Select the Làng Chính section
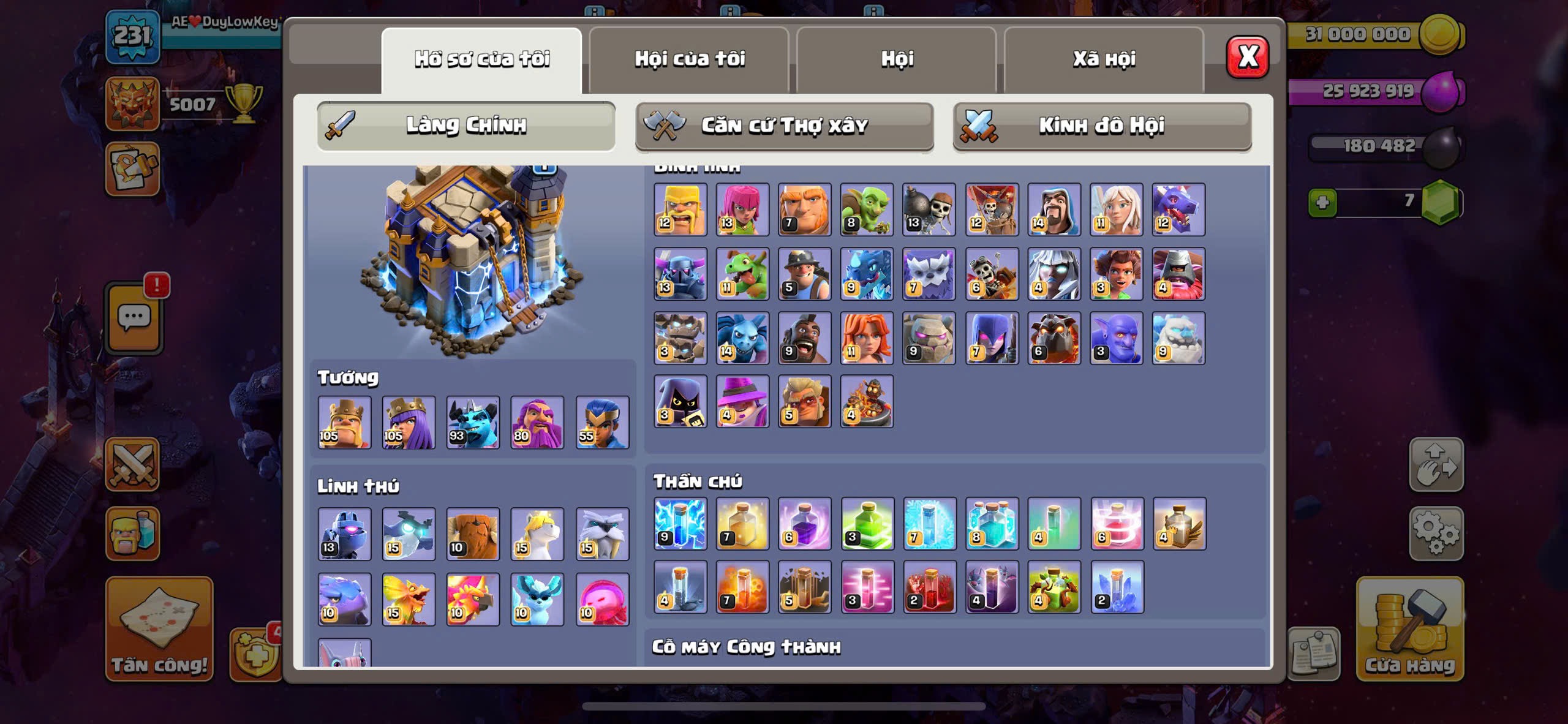 pyautogui.click(x=466, y=126)
